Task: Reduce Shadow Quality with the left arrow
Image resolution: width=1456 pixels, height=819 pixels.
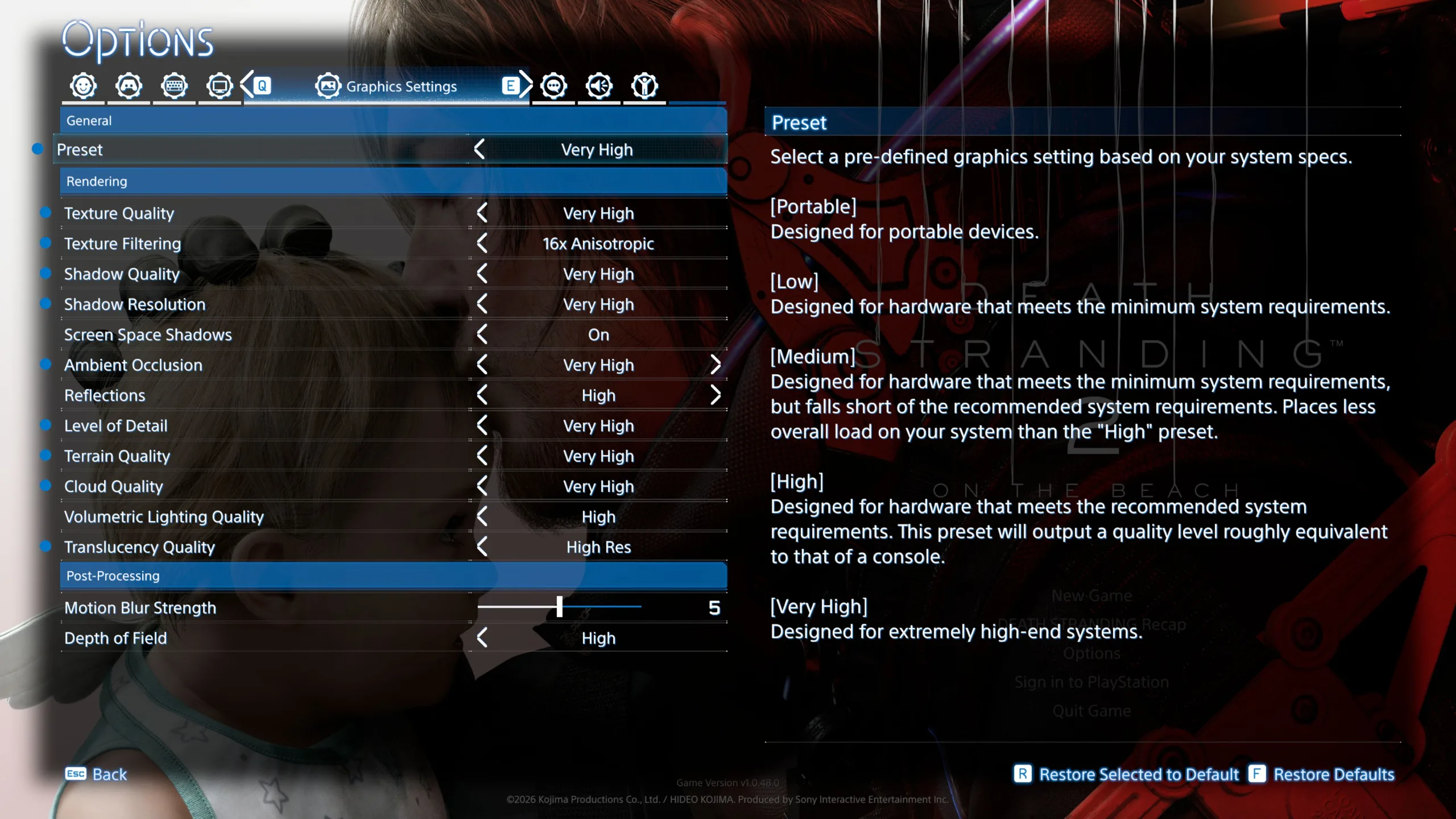Action: 482,274
